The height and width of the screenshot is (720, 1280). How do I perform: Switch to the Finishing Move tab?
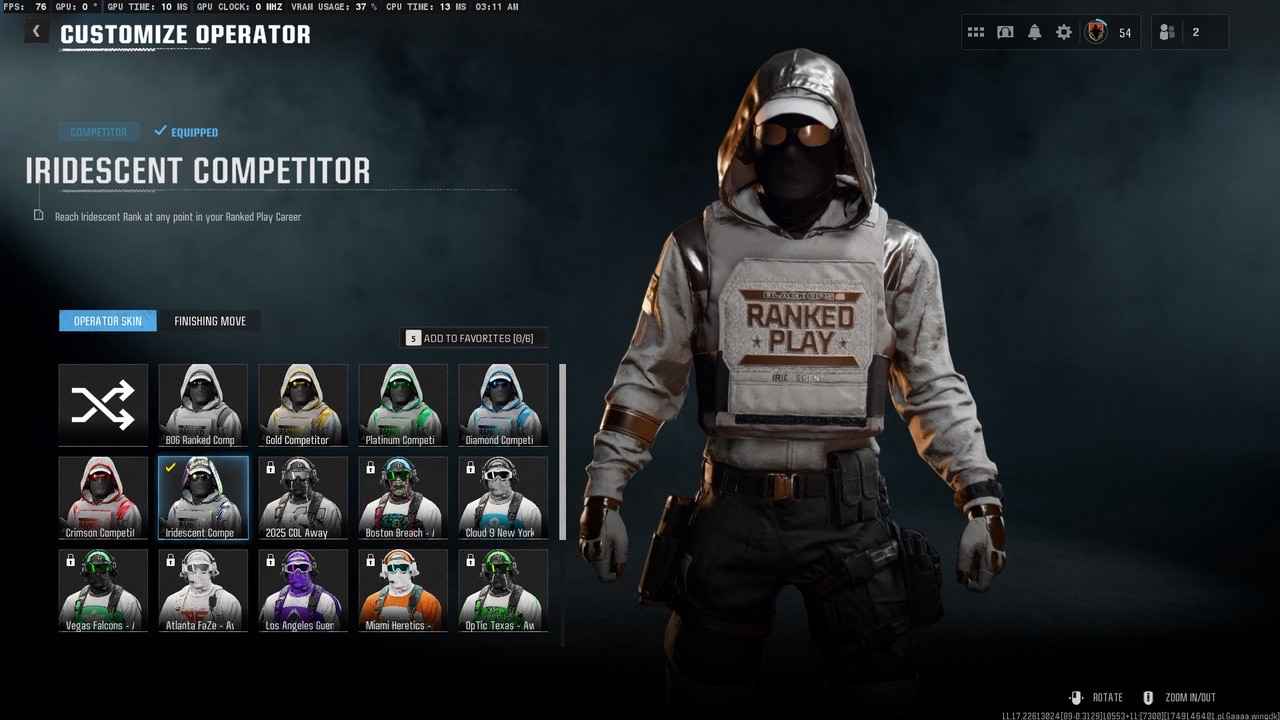coord(210,320)
